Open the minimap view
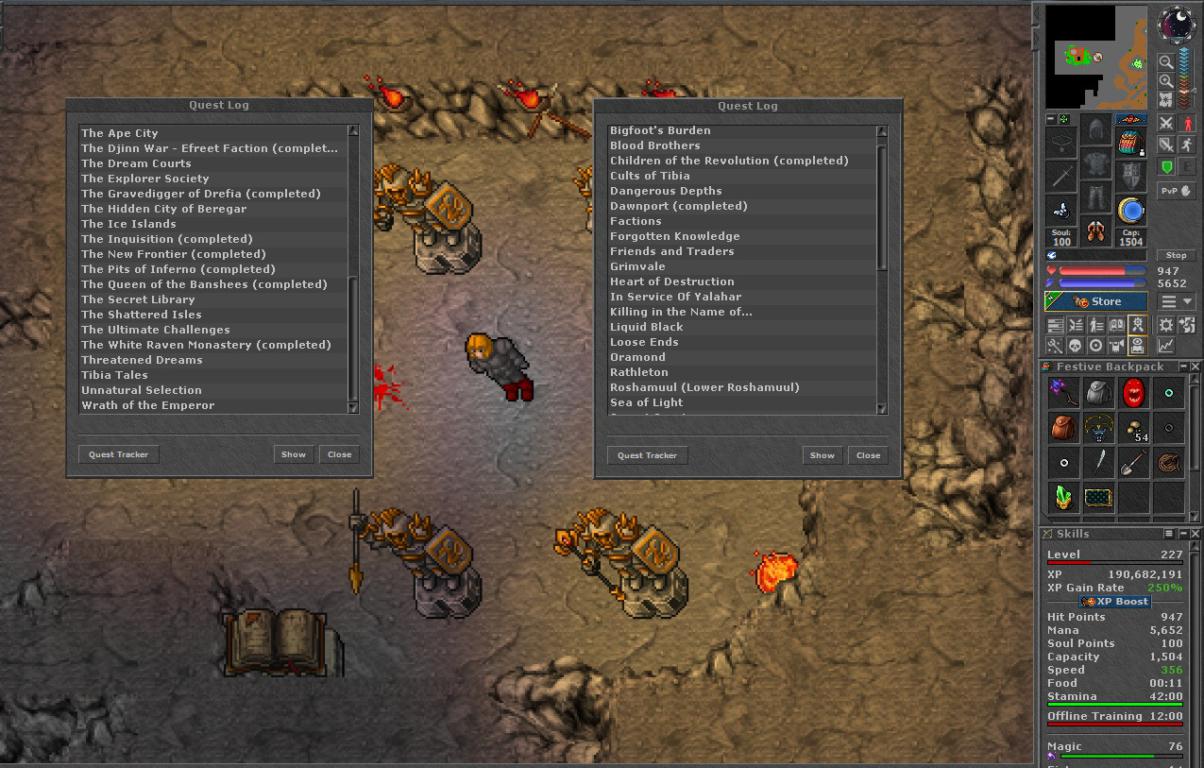 click(x=1096, y=57)
